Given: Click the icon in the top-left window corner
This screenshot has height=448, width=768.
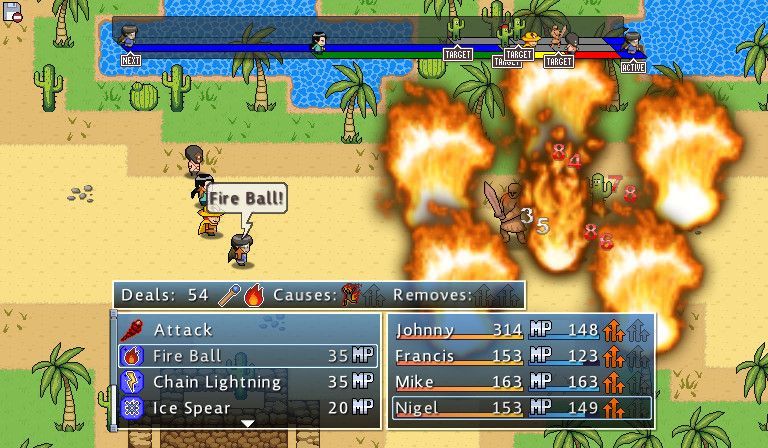Looking at the screenshot, I should (11, 12).
